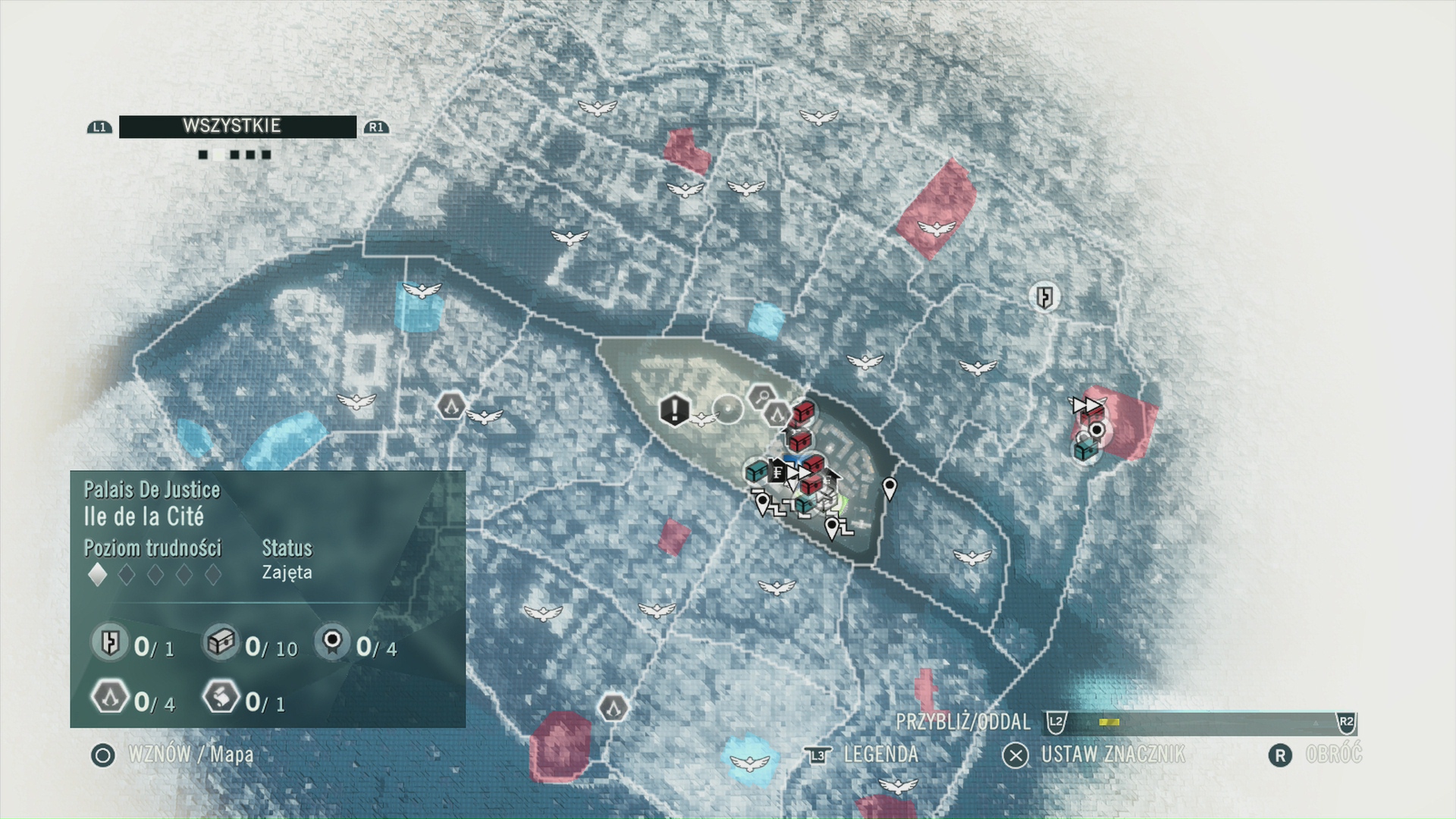The height and width of the screenshot is (819, 1456).
Task: Select the circular target marker beside exclamation
Action: [x=729, y=409]
